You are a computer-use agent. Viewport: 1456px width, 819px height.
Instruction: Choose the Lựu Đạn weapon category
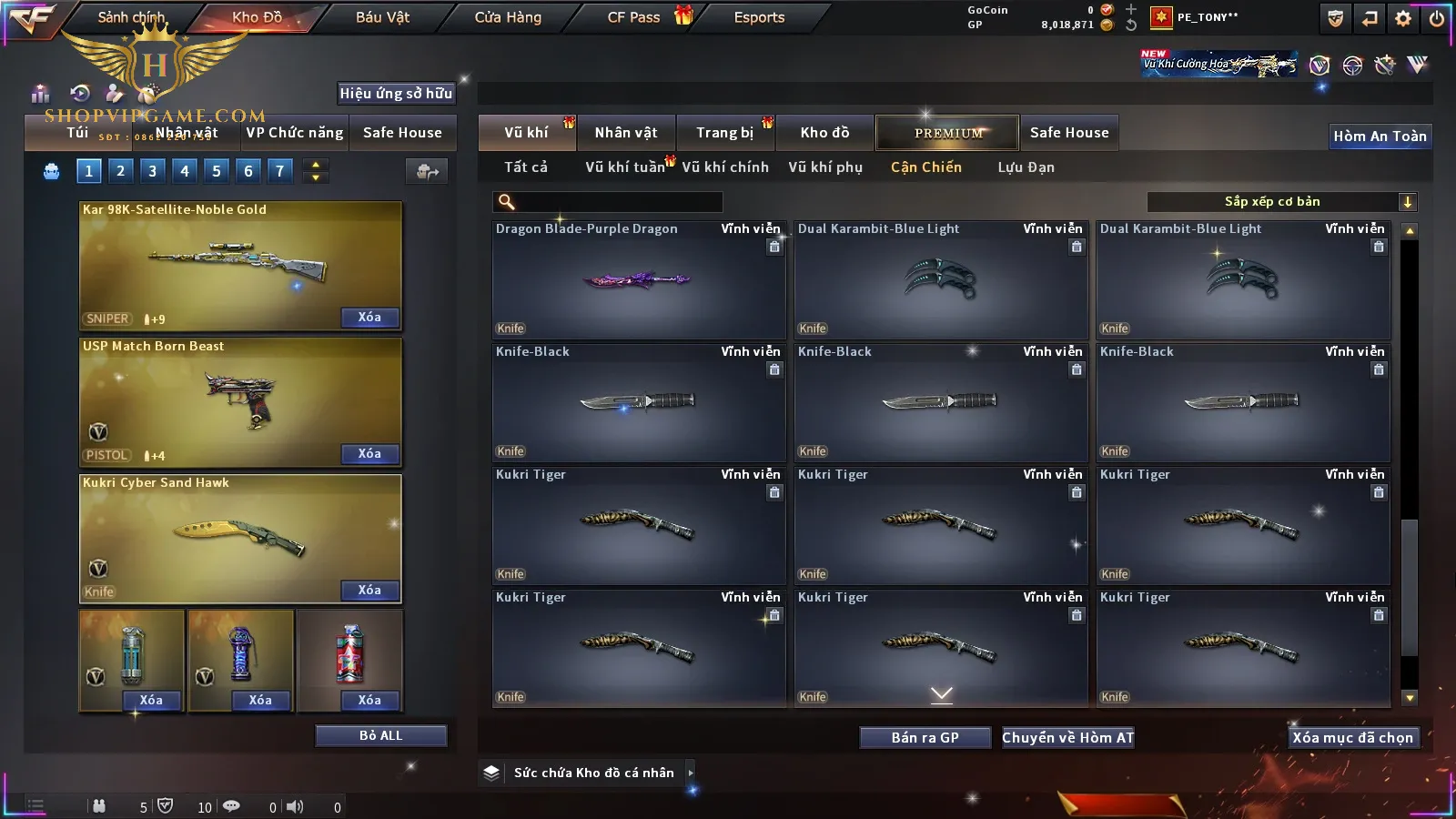click(x=1026, y=167)
